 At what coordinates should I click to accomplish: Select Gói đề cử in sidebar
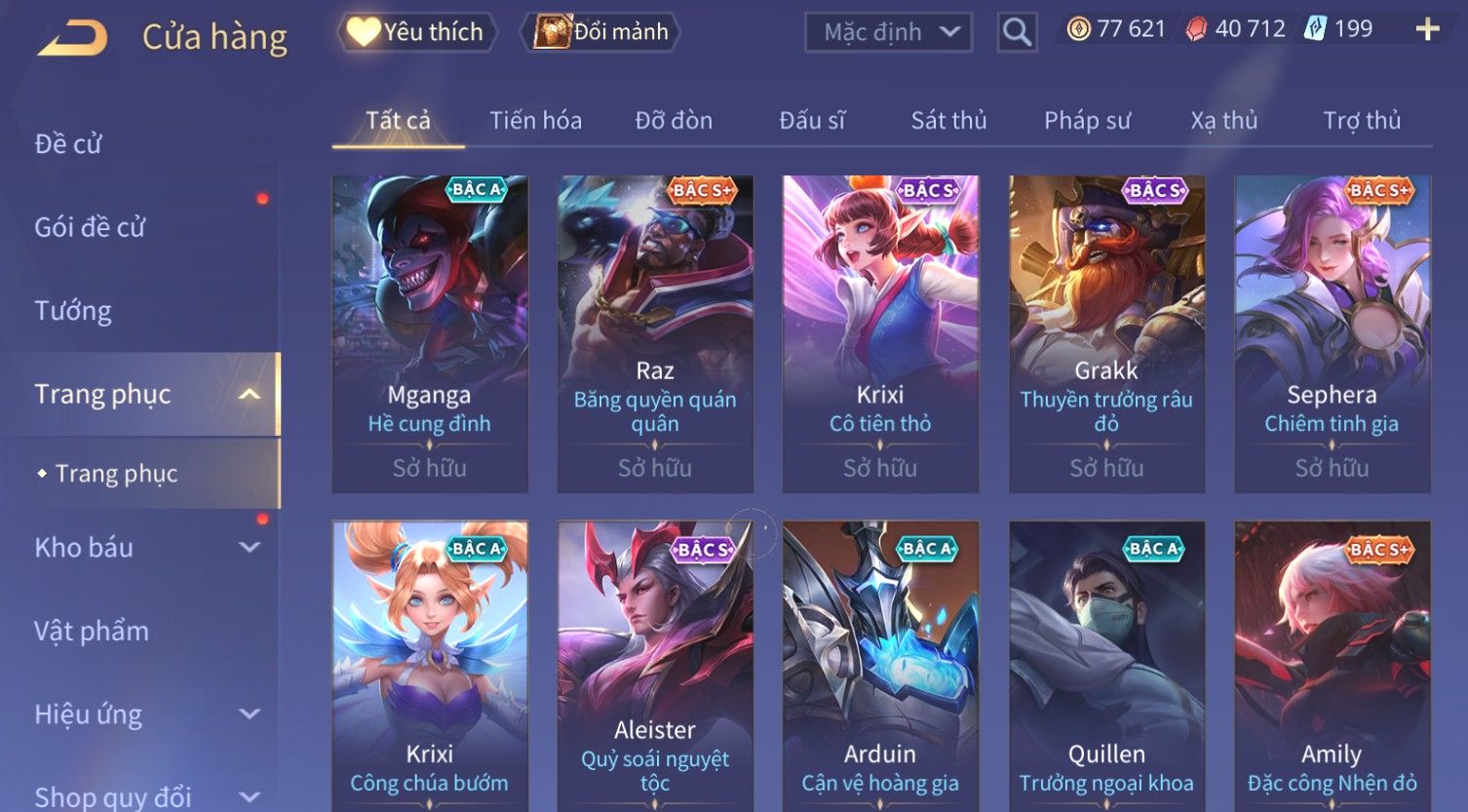pos(90,227)
